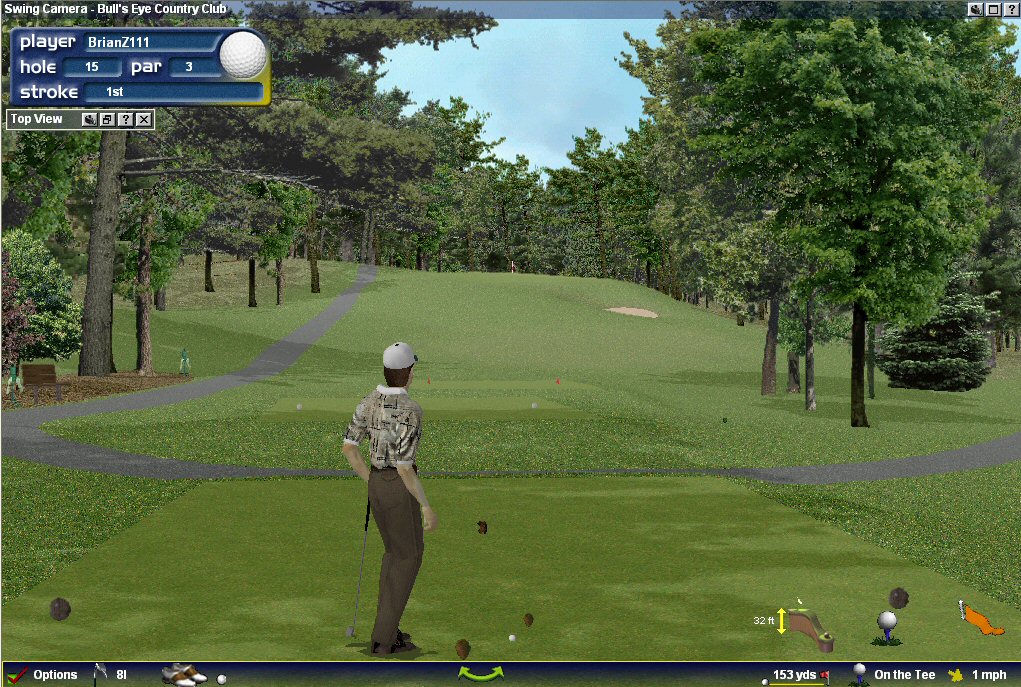1021x687 pixels.
Task: Click the golf shoes stance icon
Action: click(183, 675)
